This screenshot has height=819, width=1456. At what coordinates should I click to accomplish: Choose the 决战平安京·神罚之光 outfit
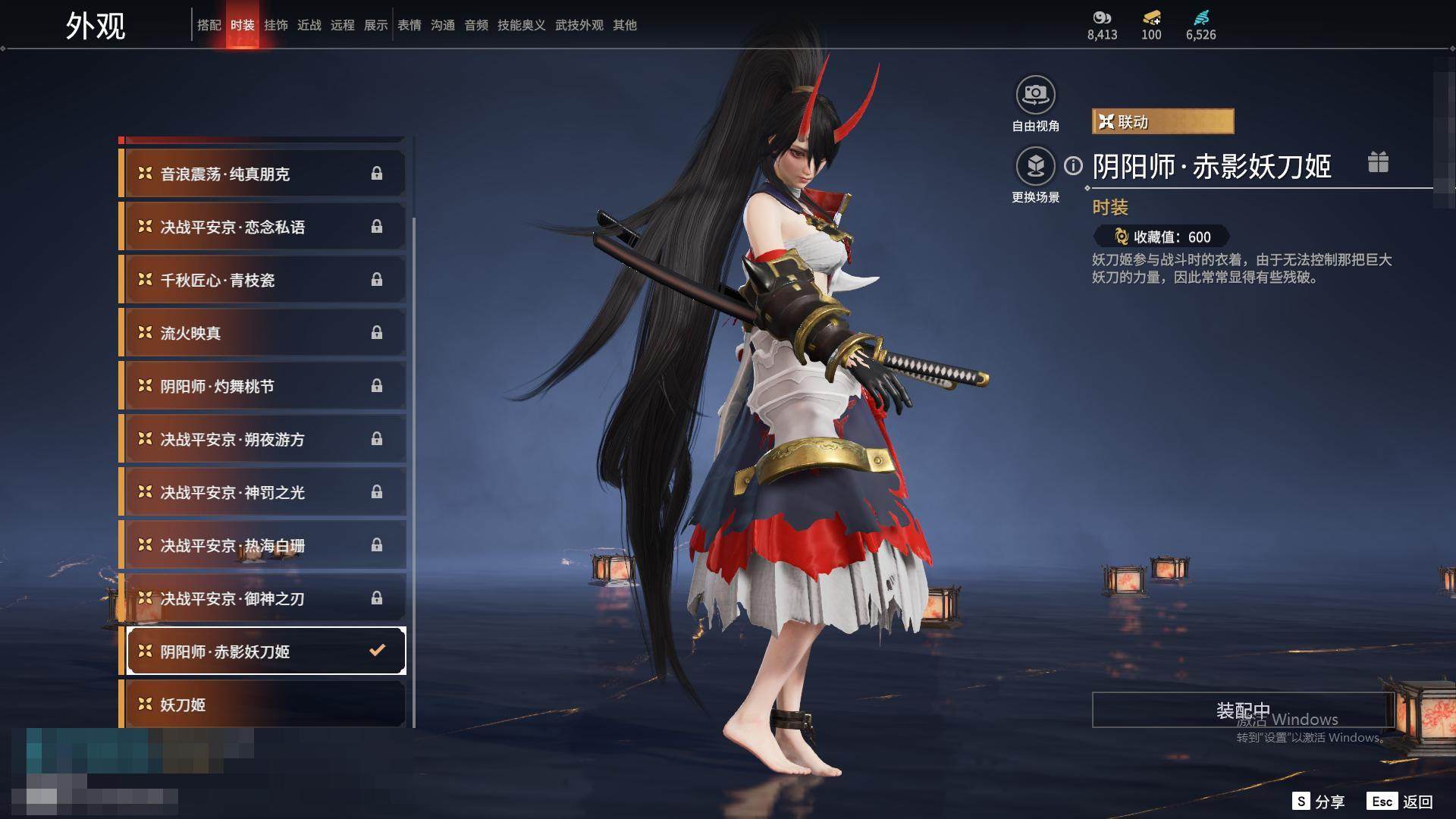coord(262,492)
